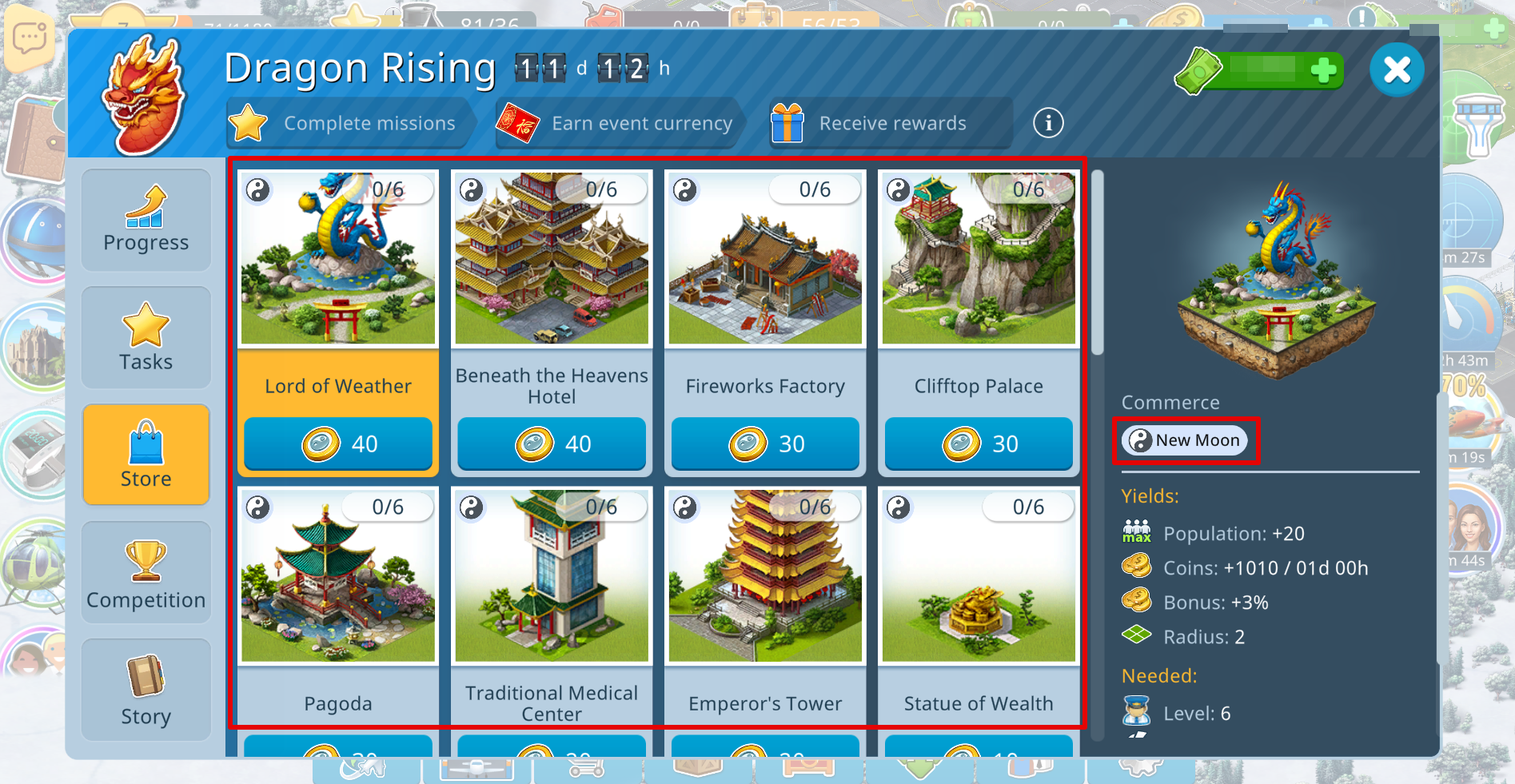Open the Competition tab
1515x784 pixels.
146,572
